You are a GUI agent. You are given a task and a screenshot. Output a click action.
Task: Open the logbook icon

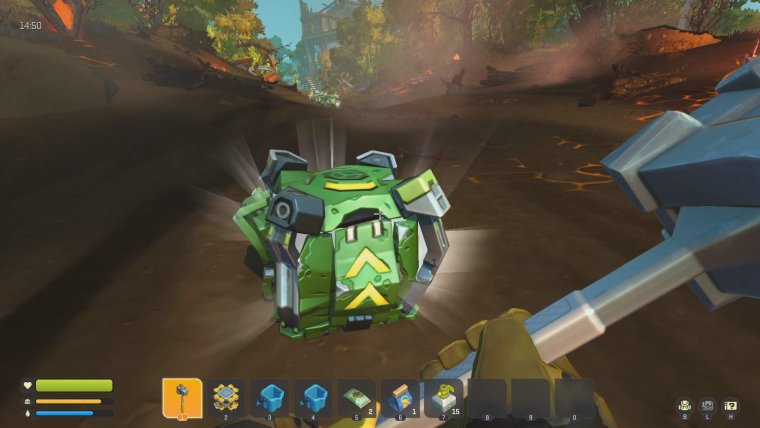pyautogui.click(x=708, y=405)
